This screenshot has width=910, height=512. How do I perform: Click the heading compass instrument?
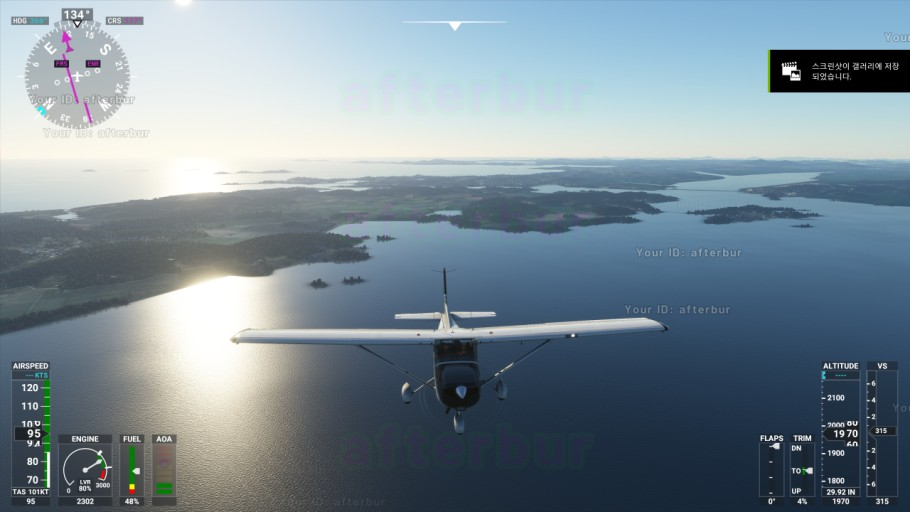tap(77, 75)
